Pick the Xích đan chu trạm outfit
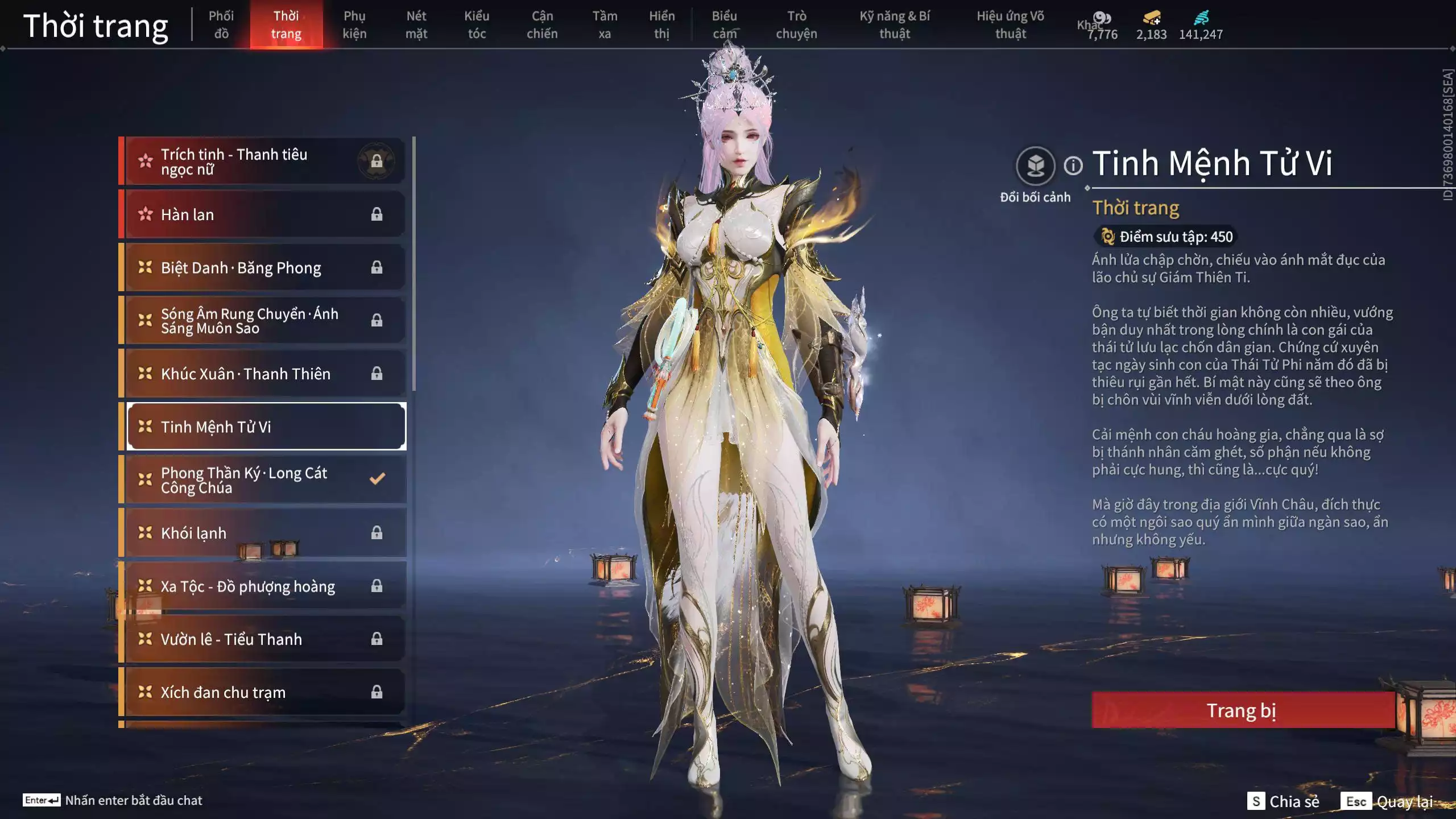This screenshot has height=819, width=1456. click(x=265, y=692)
